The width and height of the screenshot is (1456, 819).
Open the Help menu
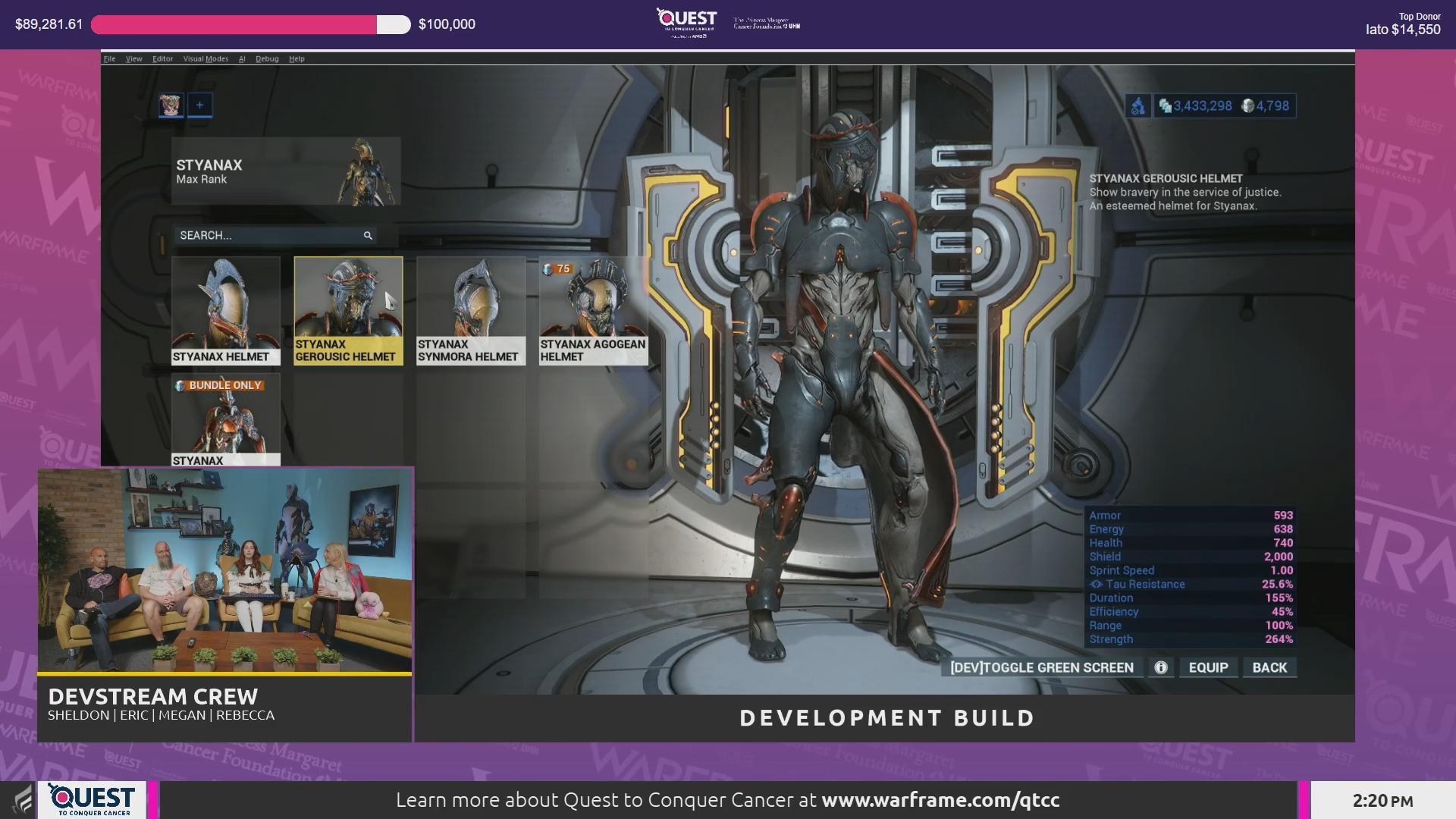tap(297, 58)
